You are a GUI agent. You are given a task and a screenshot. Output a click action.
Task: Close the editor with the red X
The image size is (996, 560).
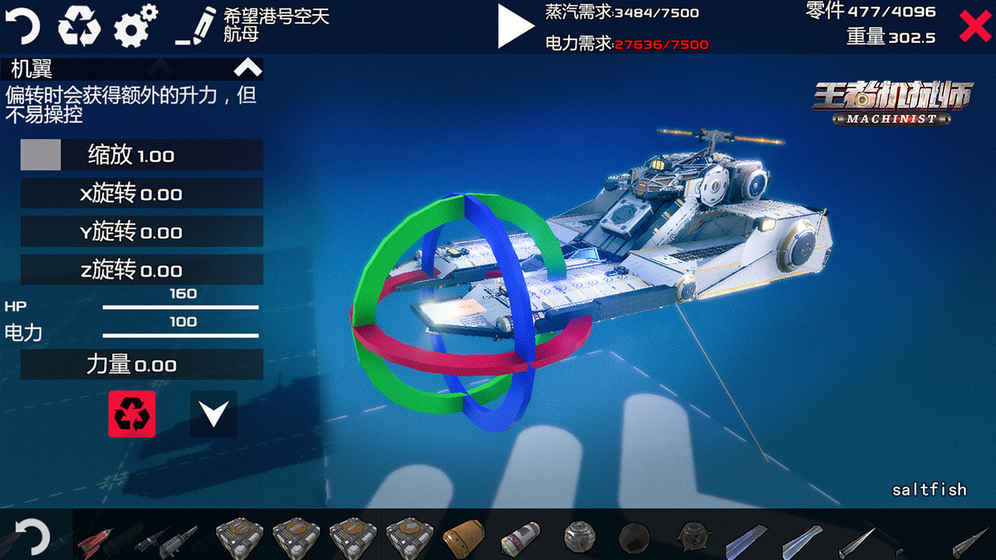[x=974, y=26]
